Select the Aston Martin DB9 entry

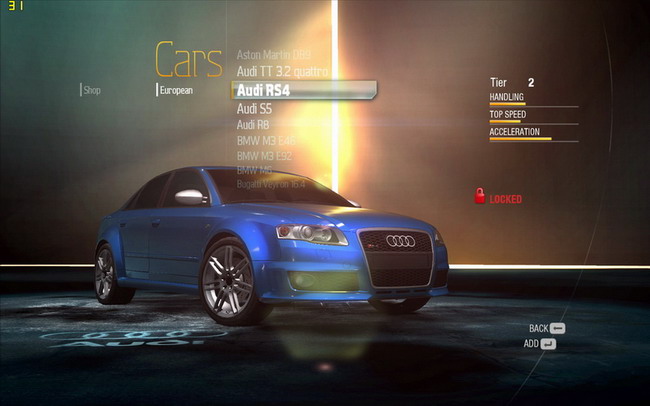tap(273, 53)
